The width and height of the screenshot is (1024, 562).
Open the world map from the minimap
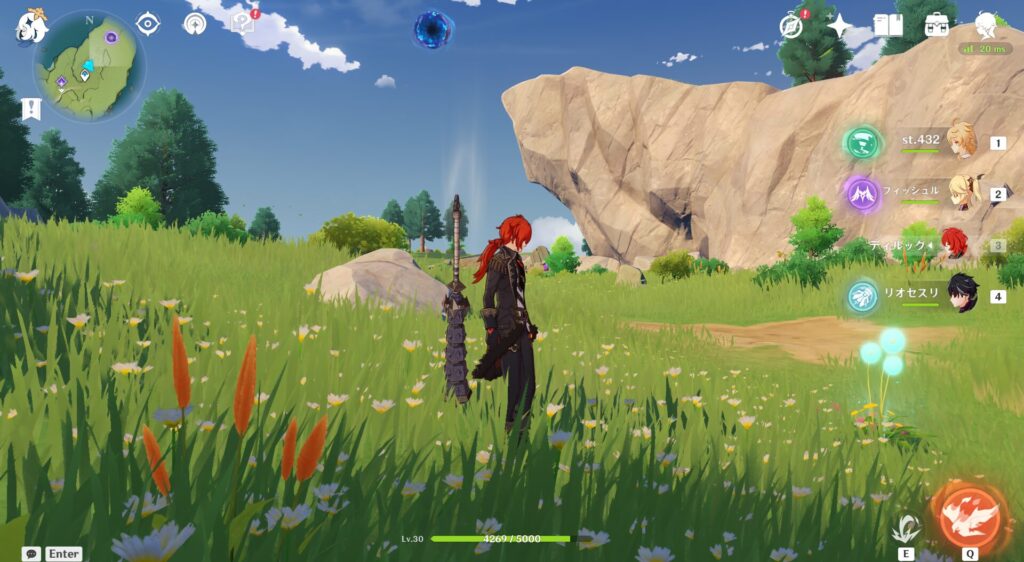(x=89, y=67)
